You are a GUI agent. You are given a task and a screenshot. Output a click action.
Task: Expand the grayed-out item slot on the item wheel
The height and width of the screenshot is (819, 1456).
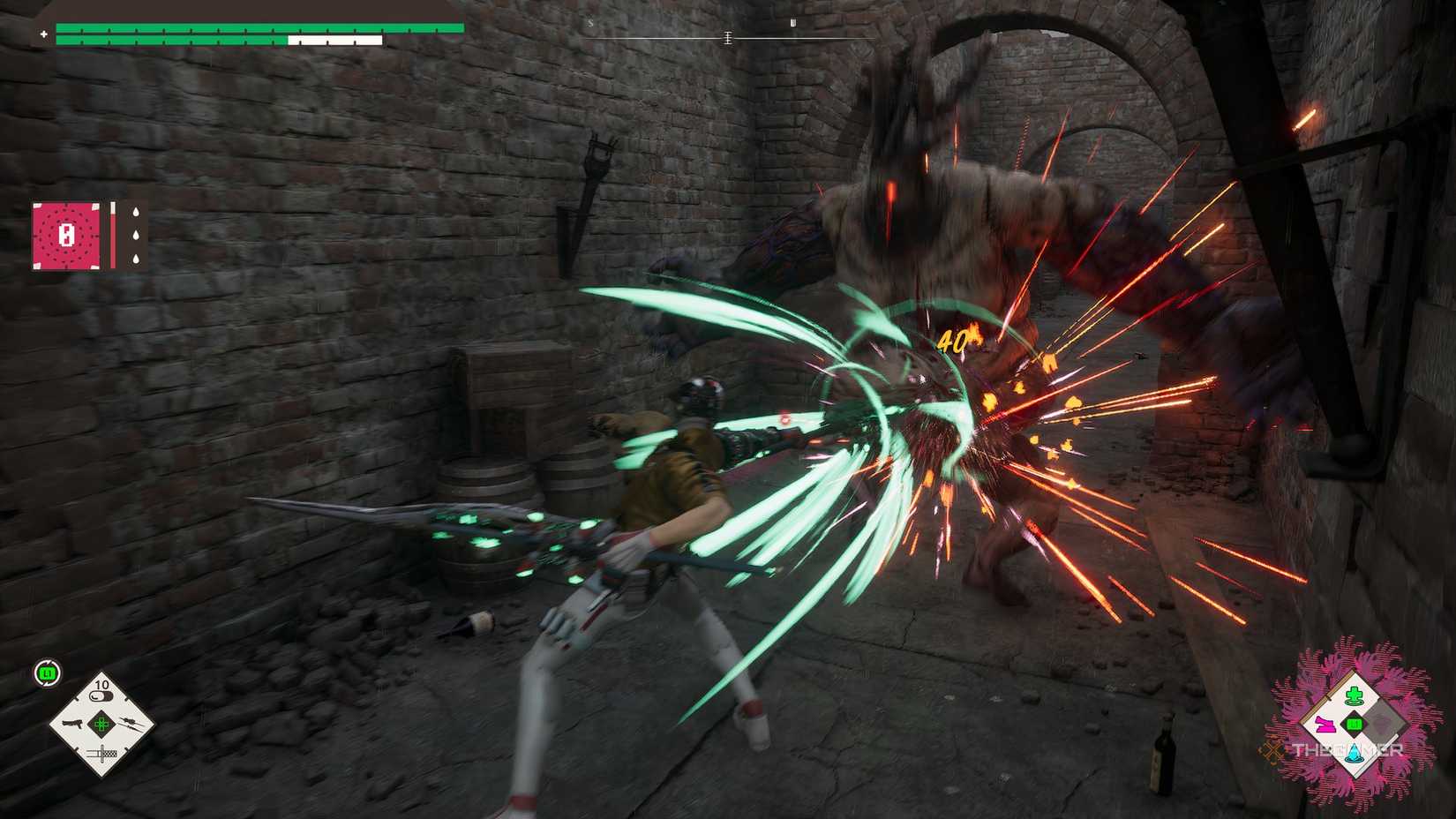pyautogui.click(x=1384, y=722)
